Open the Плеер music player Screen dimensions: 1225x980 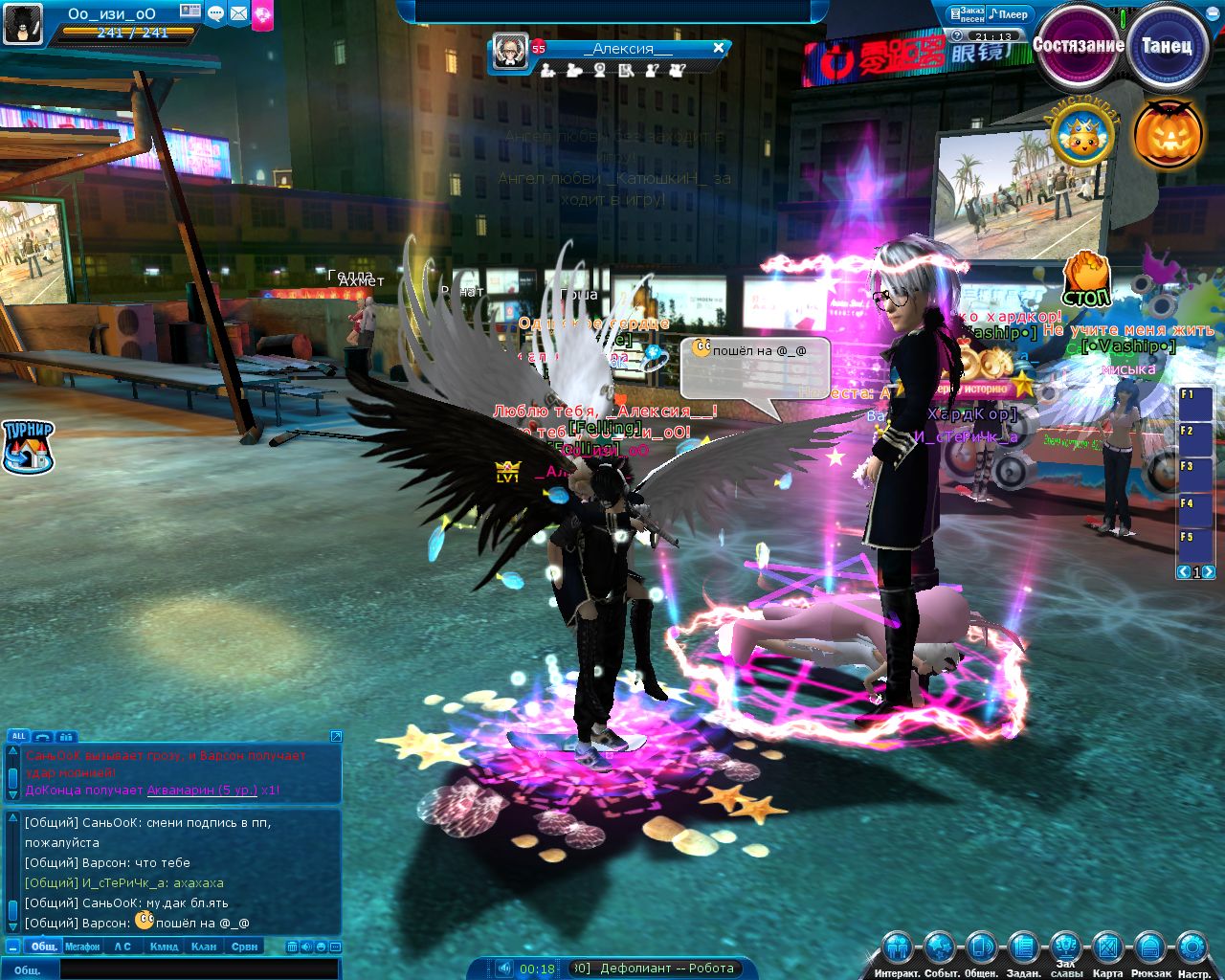1009,14
